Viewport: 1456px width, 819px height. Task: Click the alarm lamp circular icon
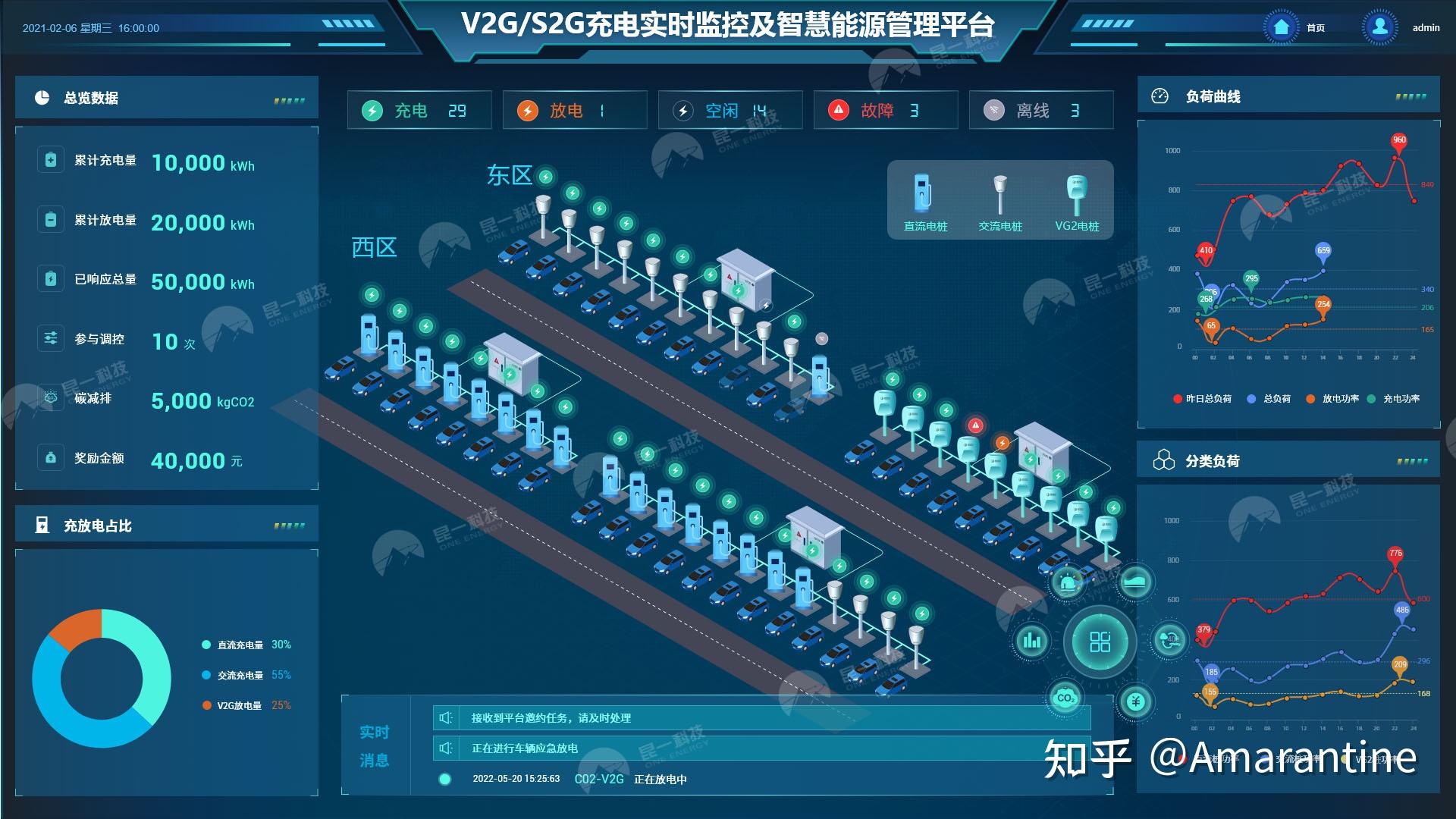[x=1069, y=584]
